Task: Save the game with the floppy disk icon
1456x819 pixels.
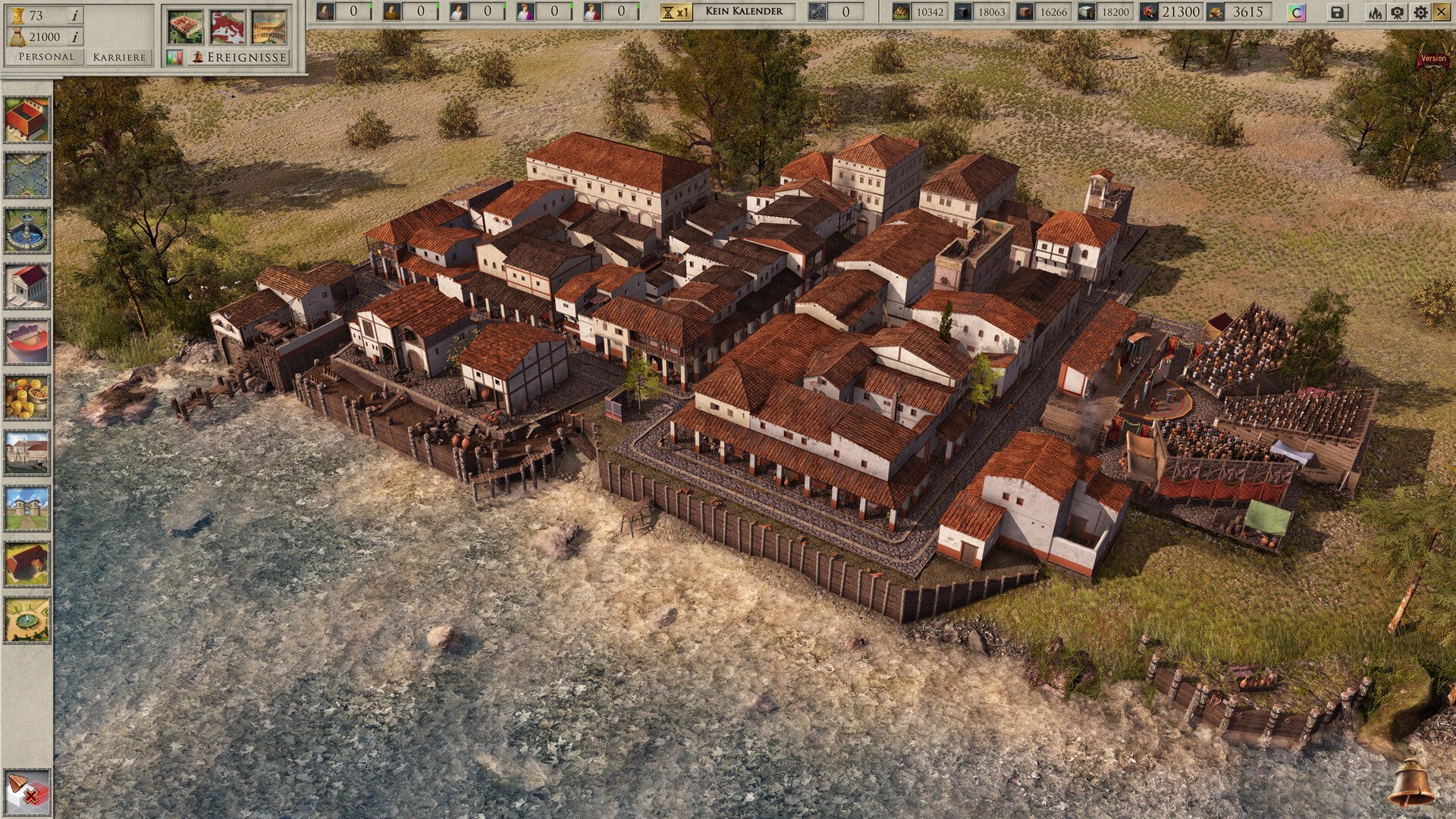Action: (x=1338, y=12)
